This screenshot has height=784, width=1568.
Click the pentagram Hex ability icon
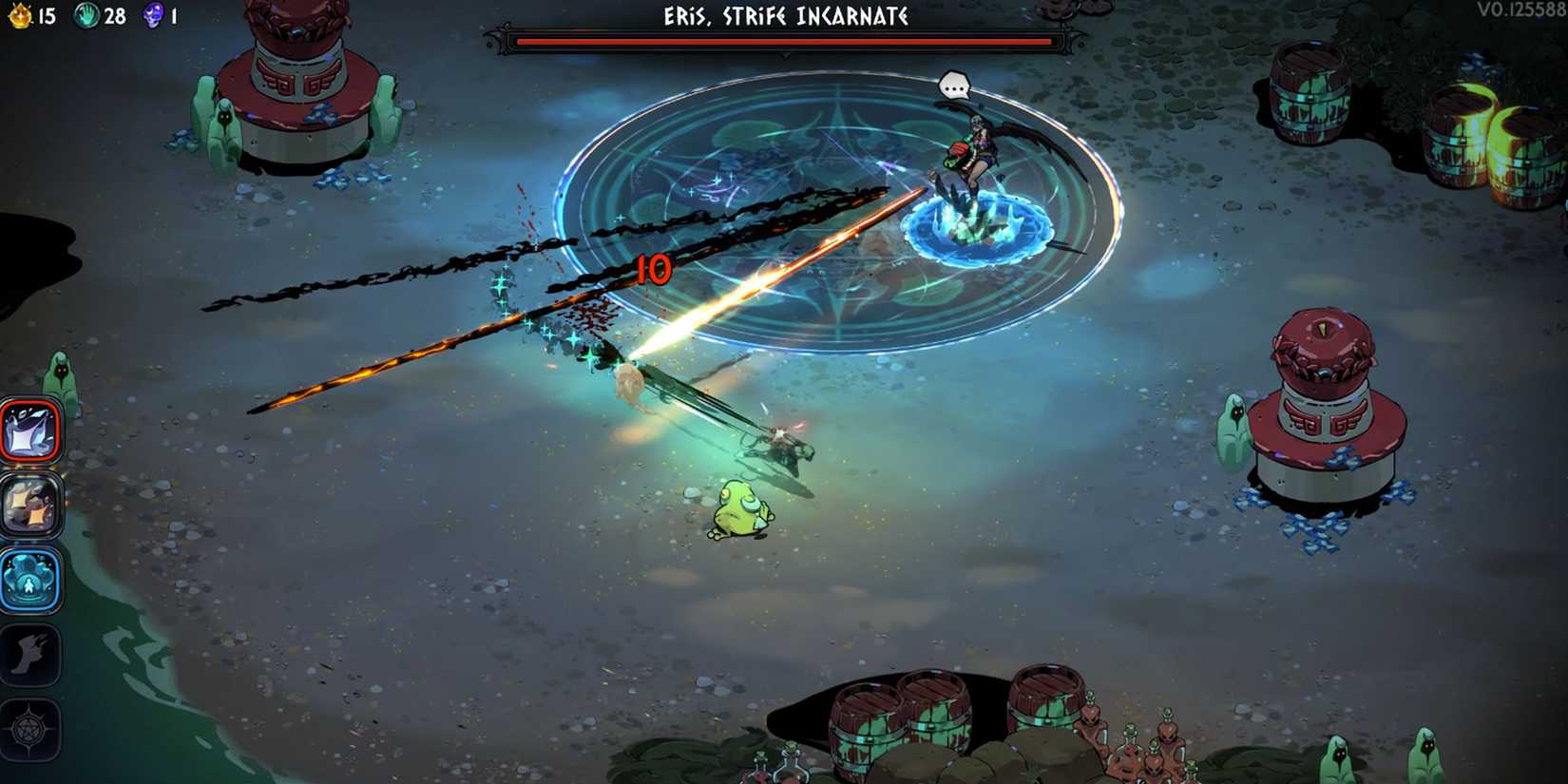coord(30,727)
